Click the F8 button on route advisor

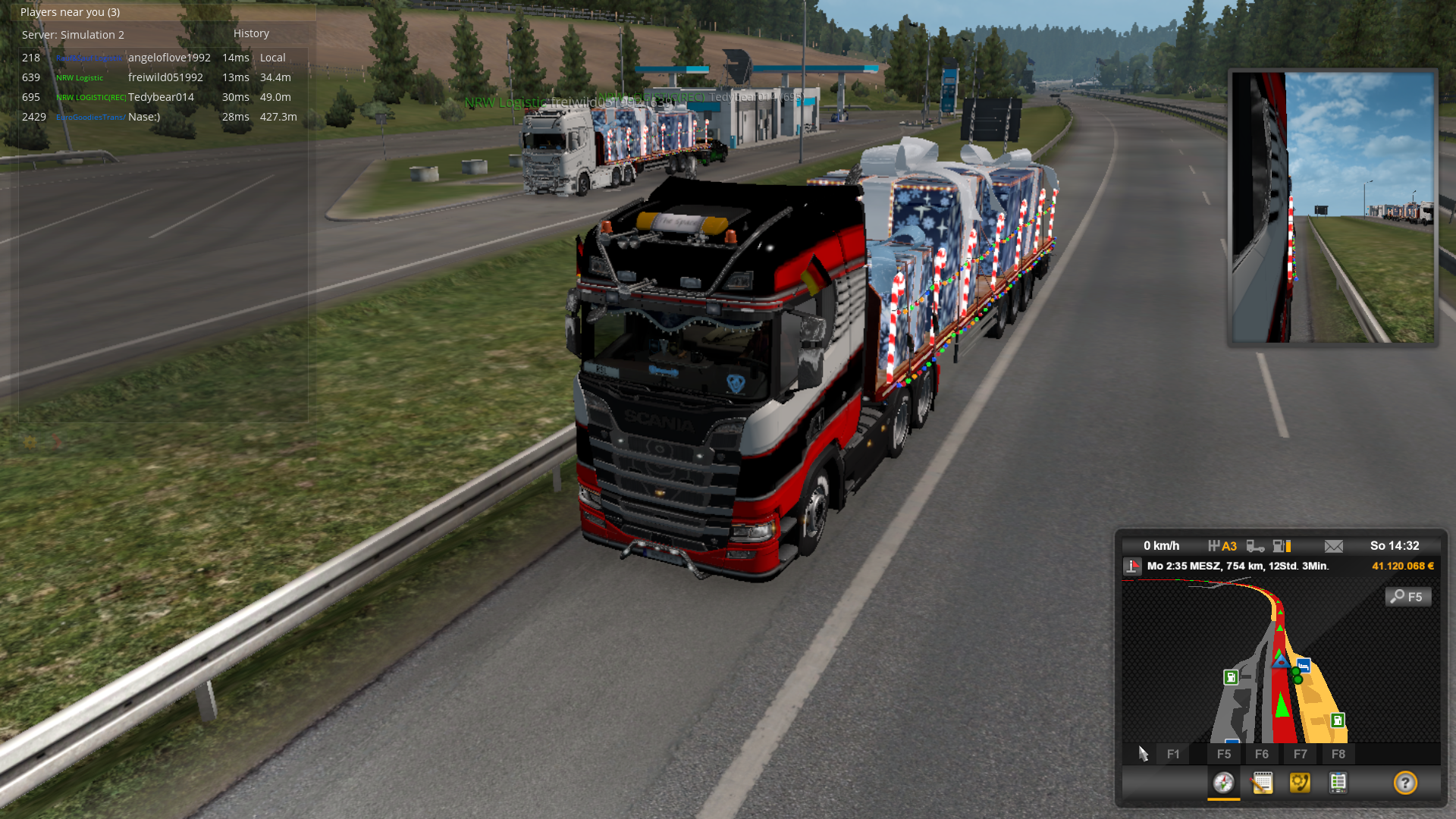pos(1338,754)
